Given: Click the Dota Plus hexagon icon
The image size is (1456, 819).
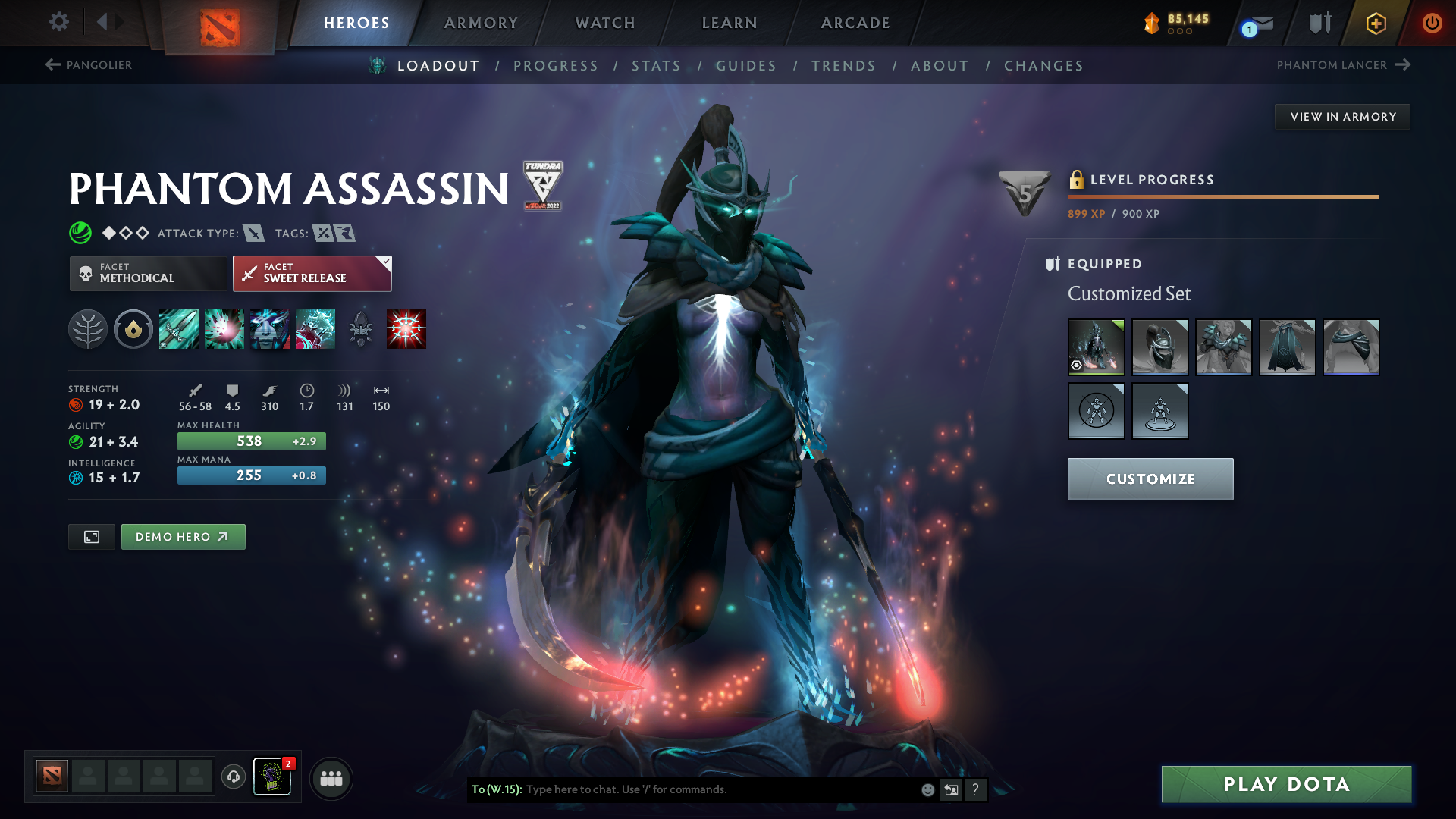Looking at the screenshot, I should point(1376,23).
